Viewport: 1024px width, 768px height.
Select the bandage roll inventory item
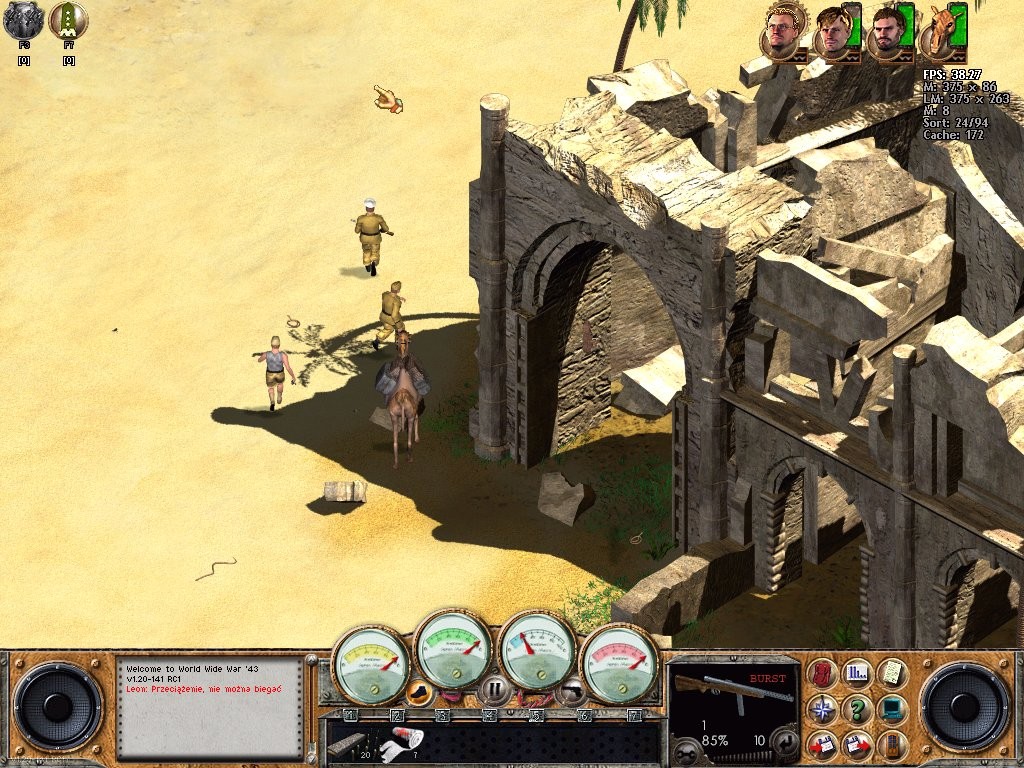pyautogui.click(x=405, y=740)
